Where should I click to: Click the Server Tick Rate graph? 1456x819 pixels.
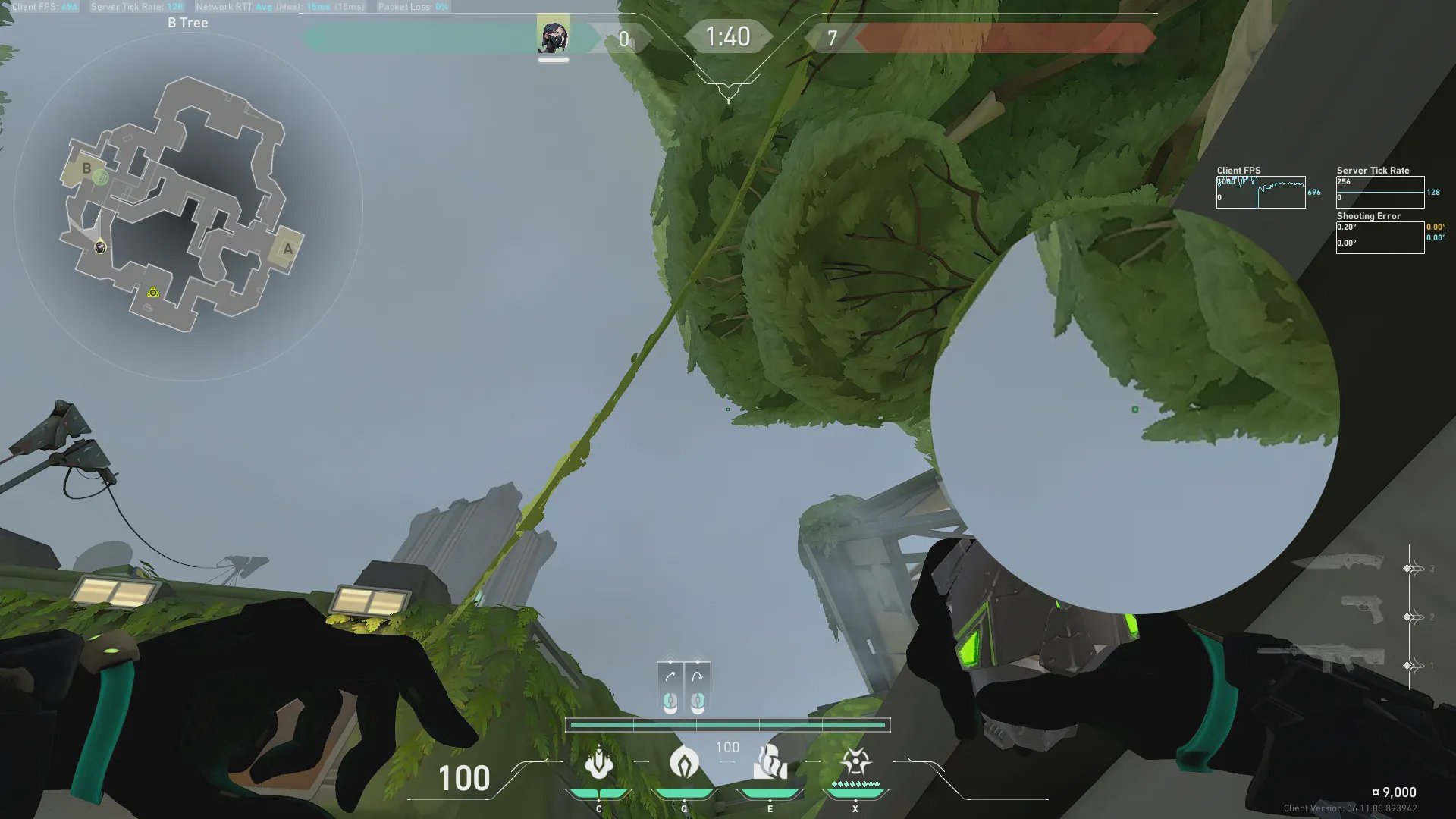tap(1379, 192)
